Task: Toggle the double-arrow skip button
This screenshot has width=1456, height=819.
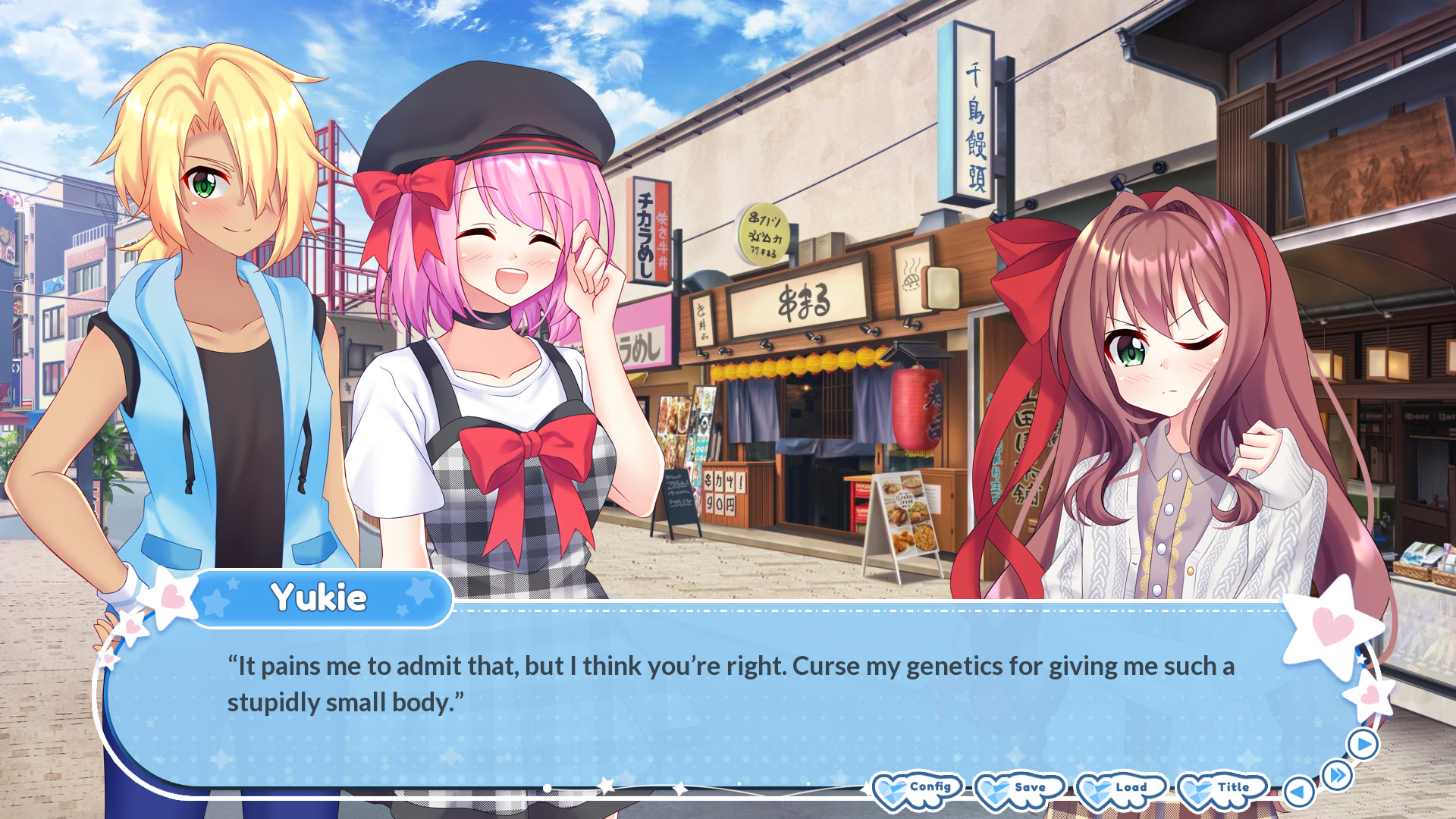Action: (x=1337, y=775)
